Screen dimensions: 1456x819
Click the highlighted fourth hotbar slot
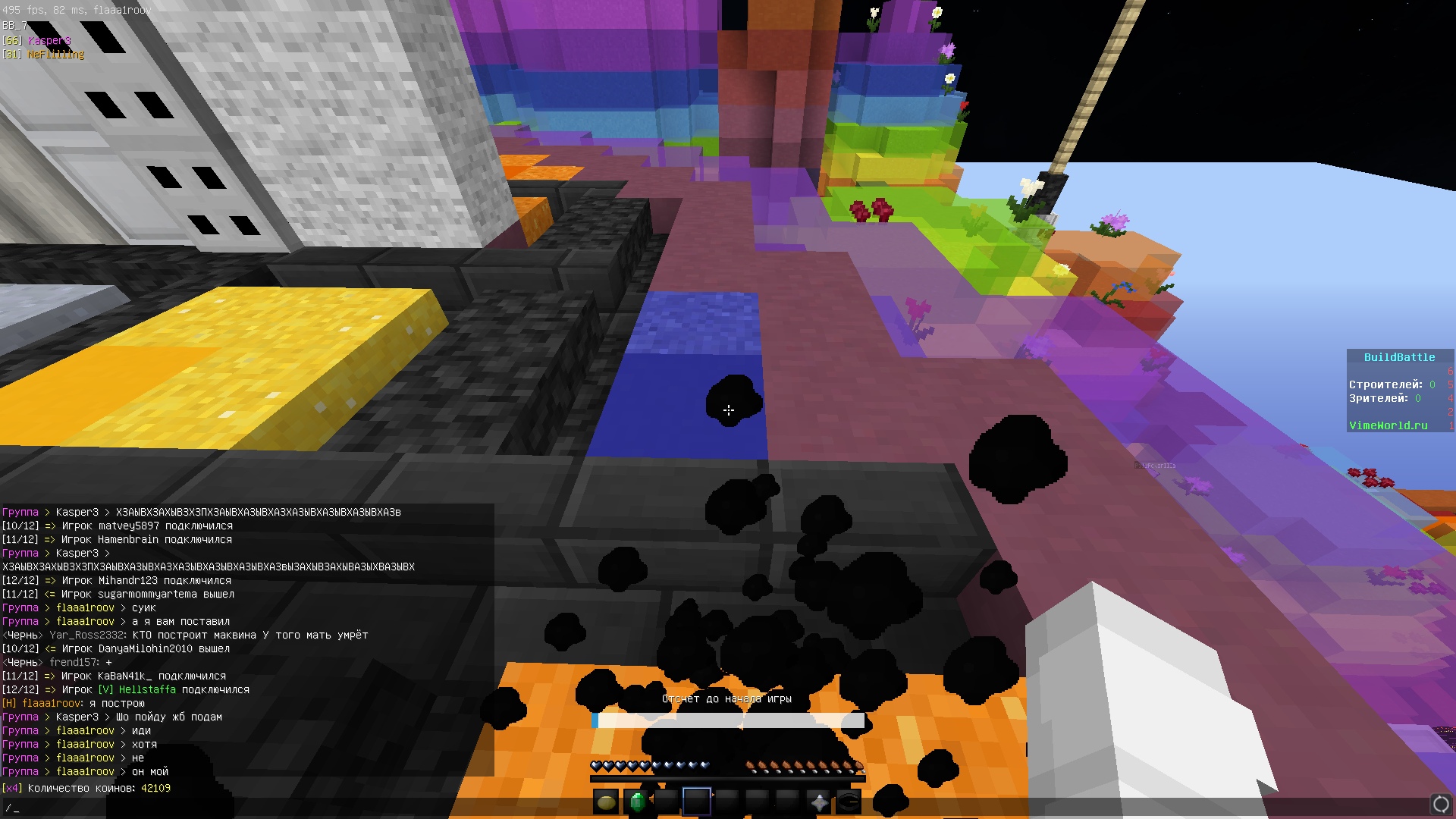[x=698, y=801]
